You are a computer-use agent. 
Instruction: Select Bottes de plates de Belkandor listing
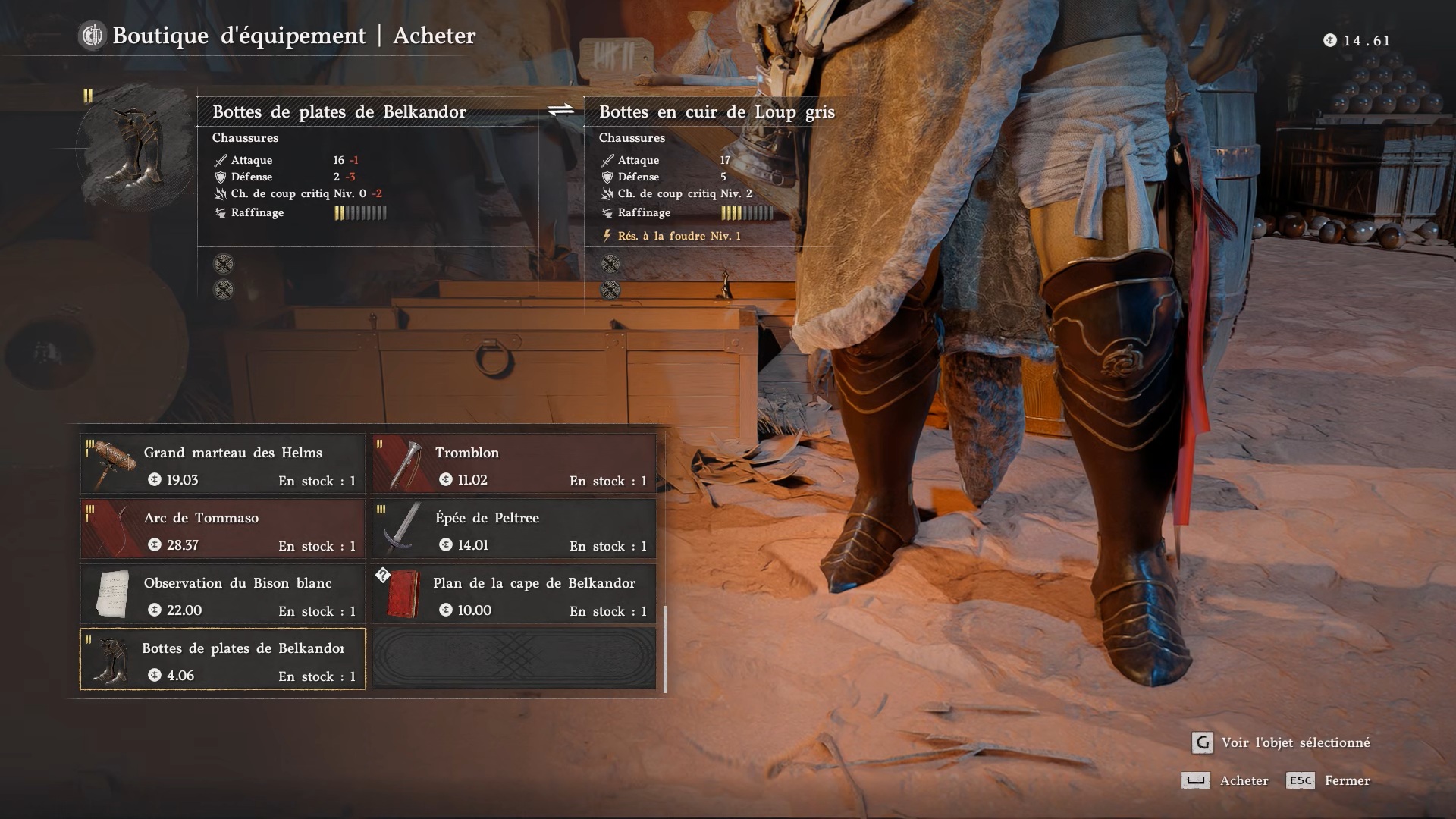(223, 660)
